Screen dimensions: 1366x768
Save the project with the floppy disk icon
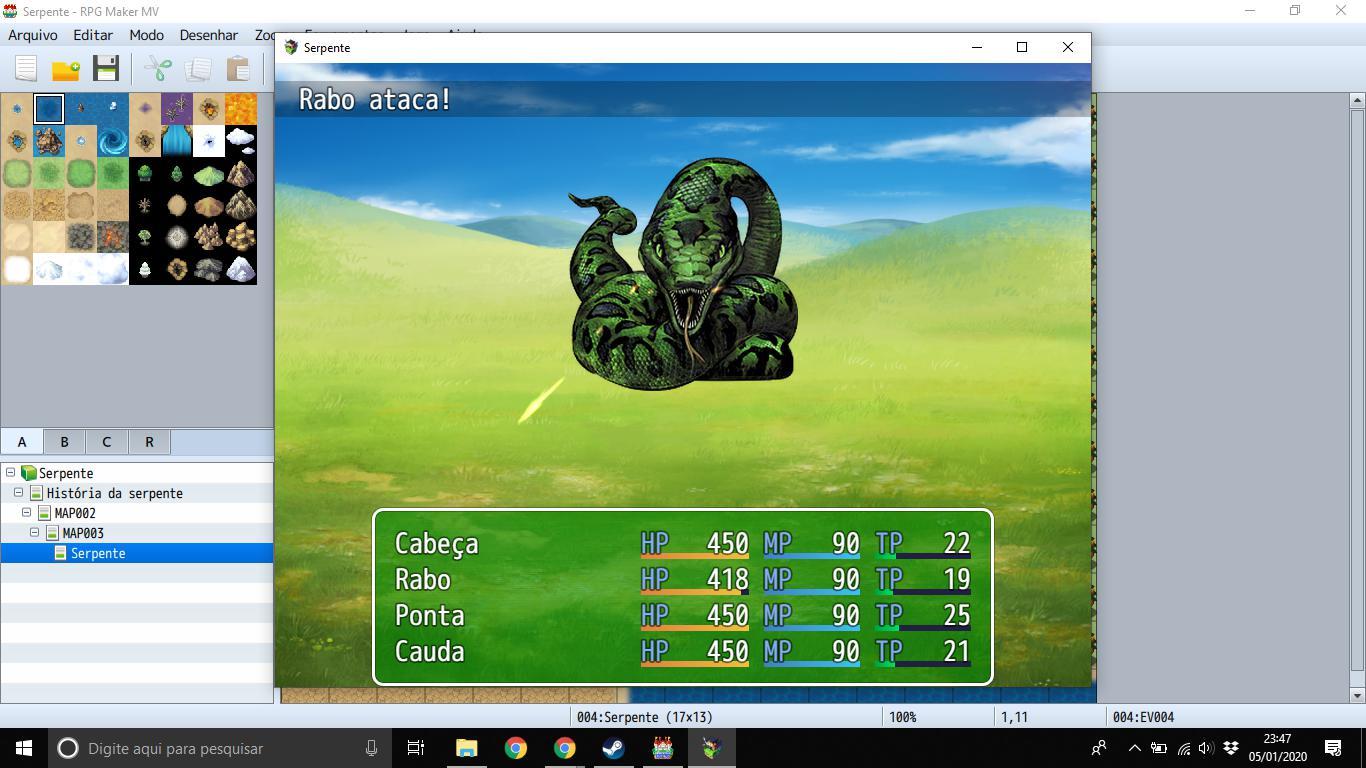click(x=105, y=69)
